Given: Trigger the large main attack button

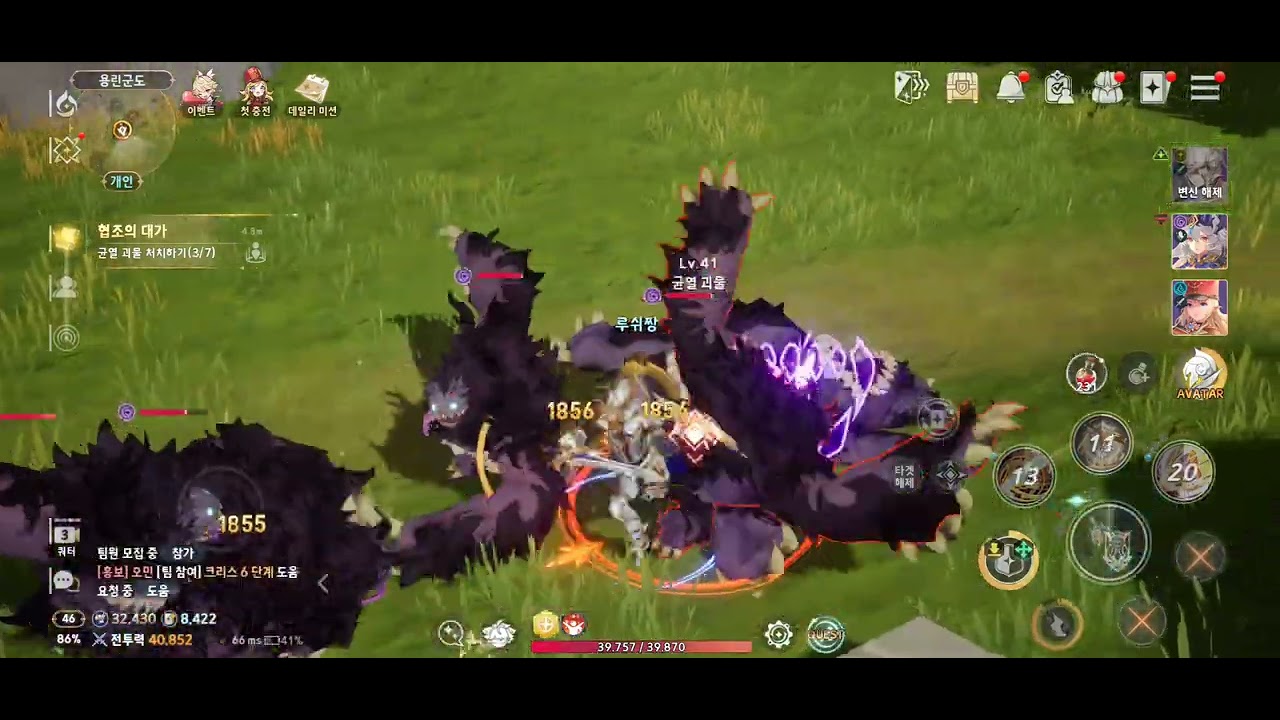Looking at the screenshot, I should (1108, 542).
